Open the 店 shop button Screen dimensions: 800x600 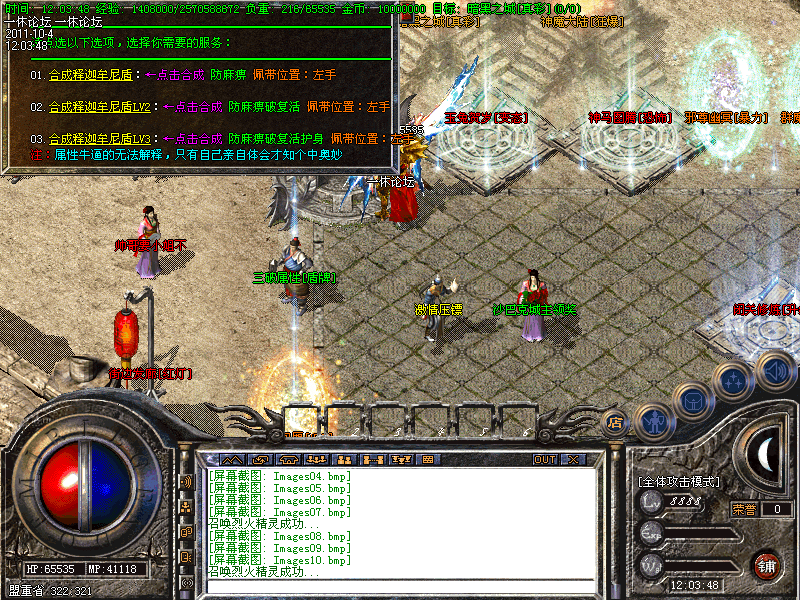coord(616,422)
